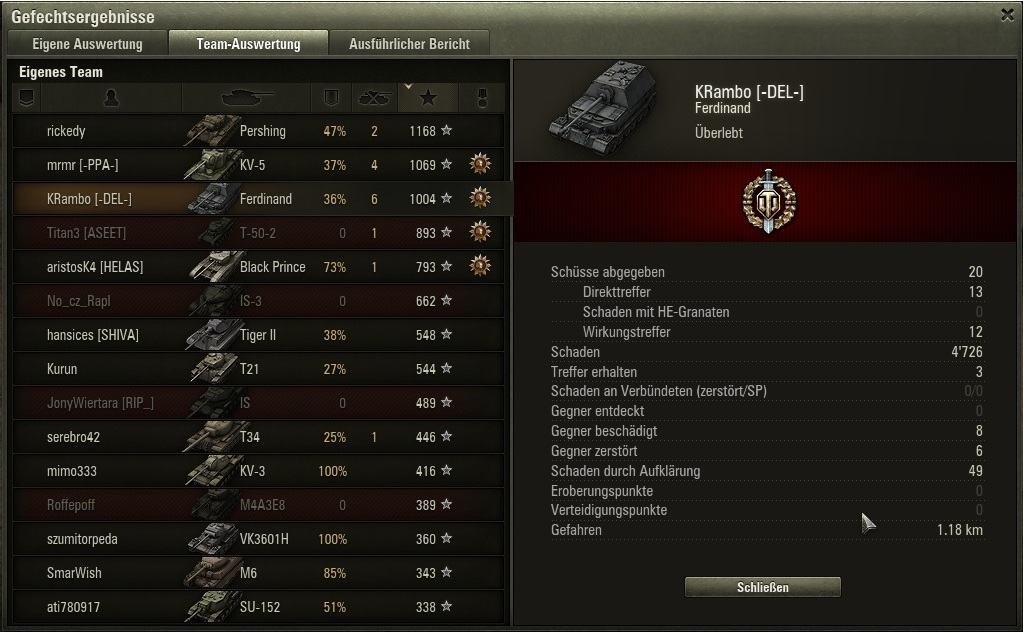Select aristosK4 [HELAS] Black Prince row

260,267
